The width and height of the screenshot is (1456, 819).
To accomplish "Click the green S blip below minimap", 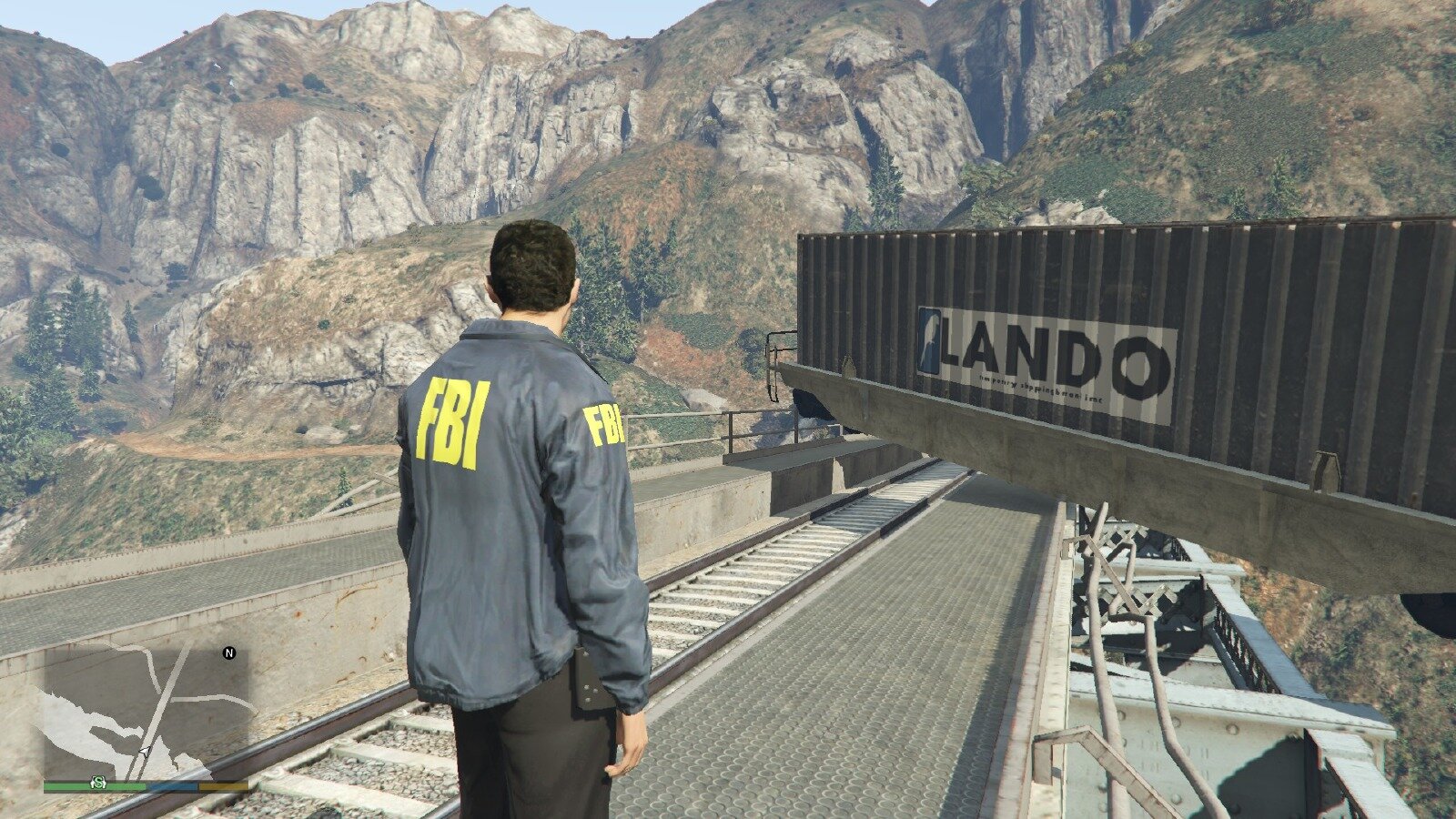I will (97, 783).
